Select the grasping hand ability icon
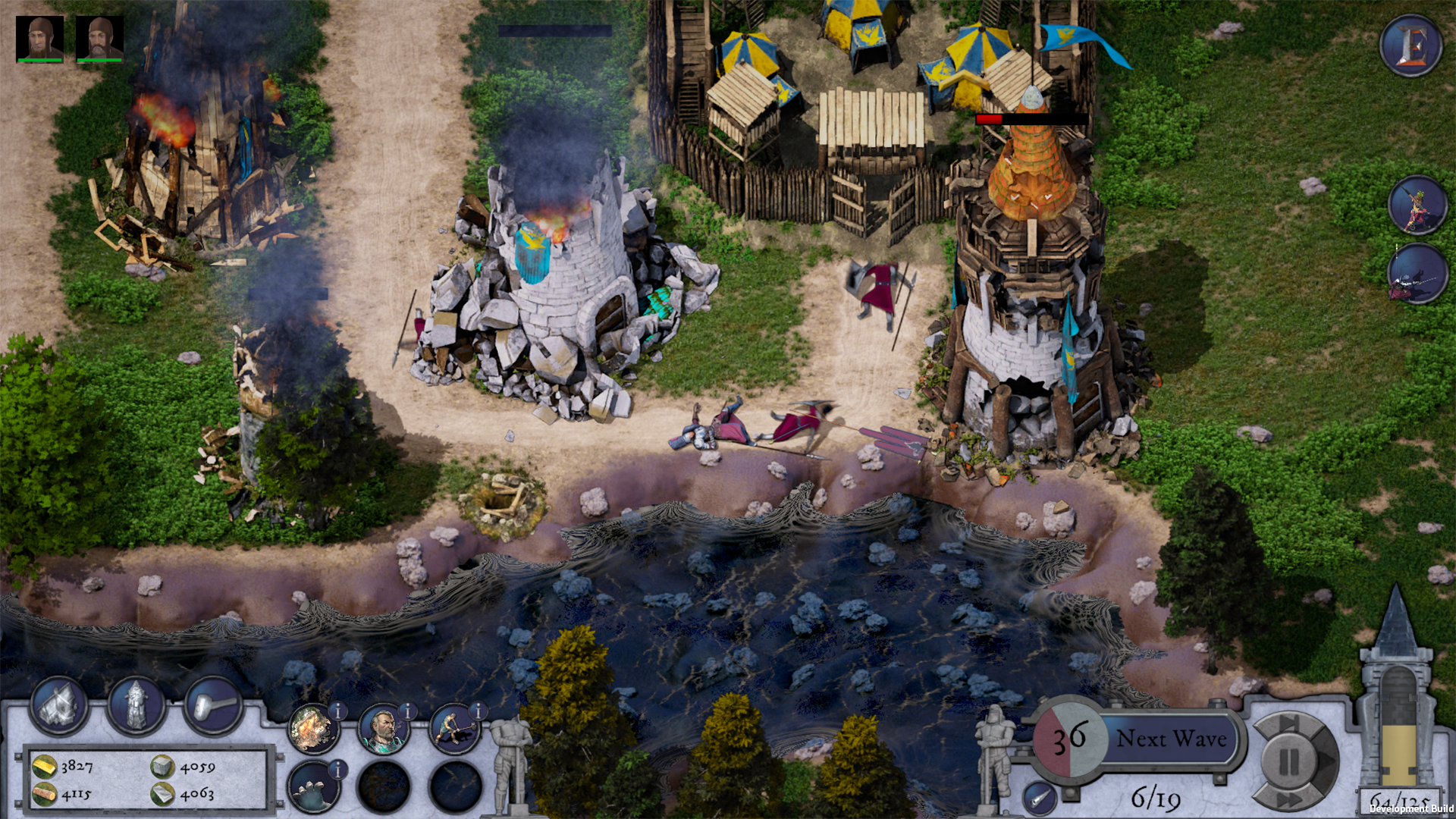Screen dimensions: 1456x819 tap(313, 790)
